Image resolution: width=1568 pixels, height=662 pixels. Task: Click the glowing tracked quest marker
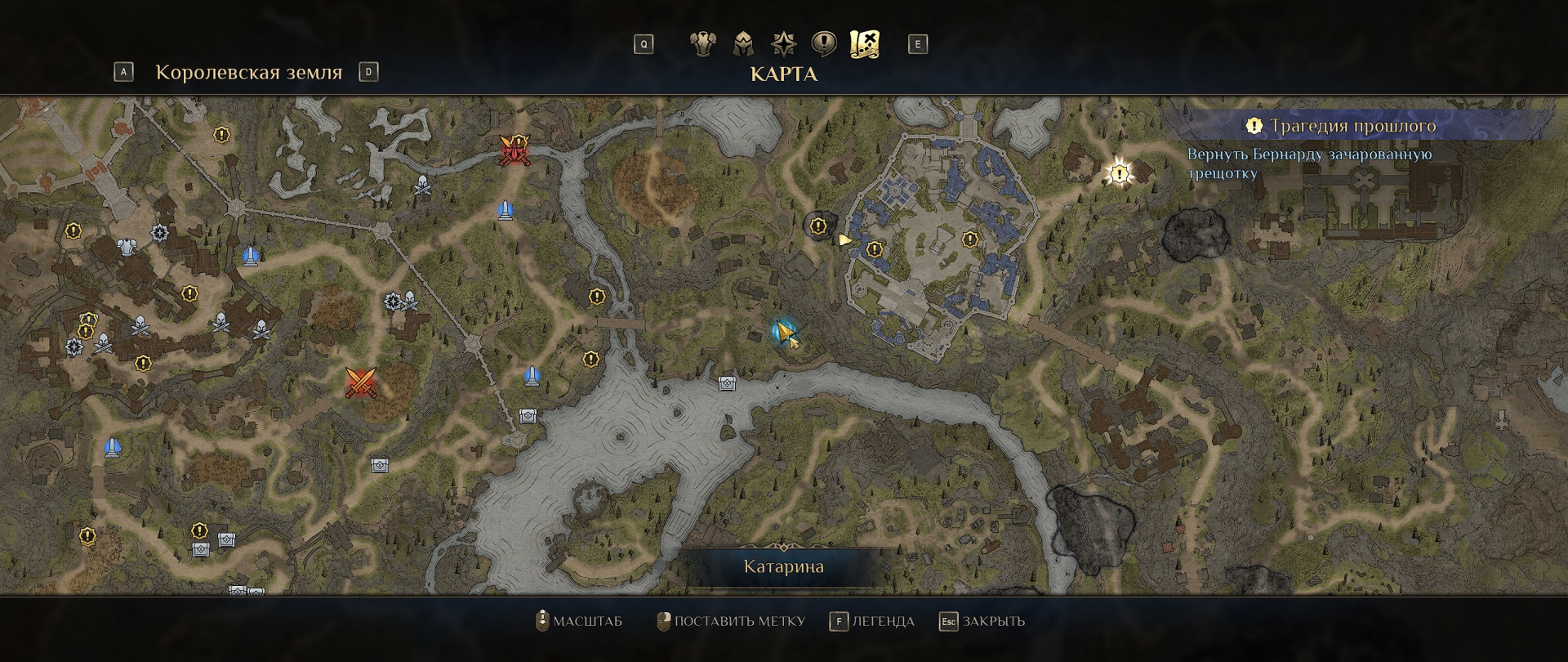[1119, 173]
